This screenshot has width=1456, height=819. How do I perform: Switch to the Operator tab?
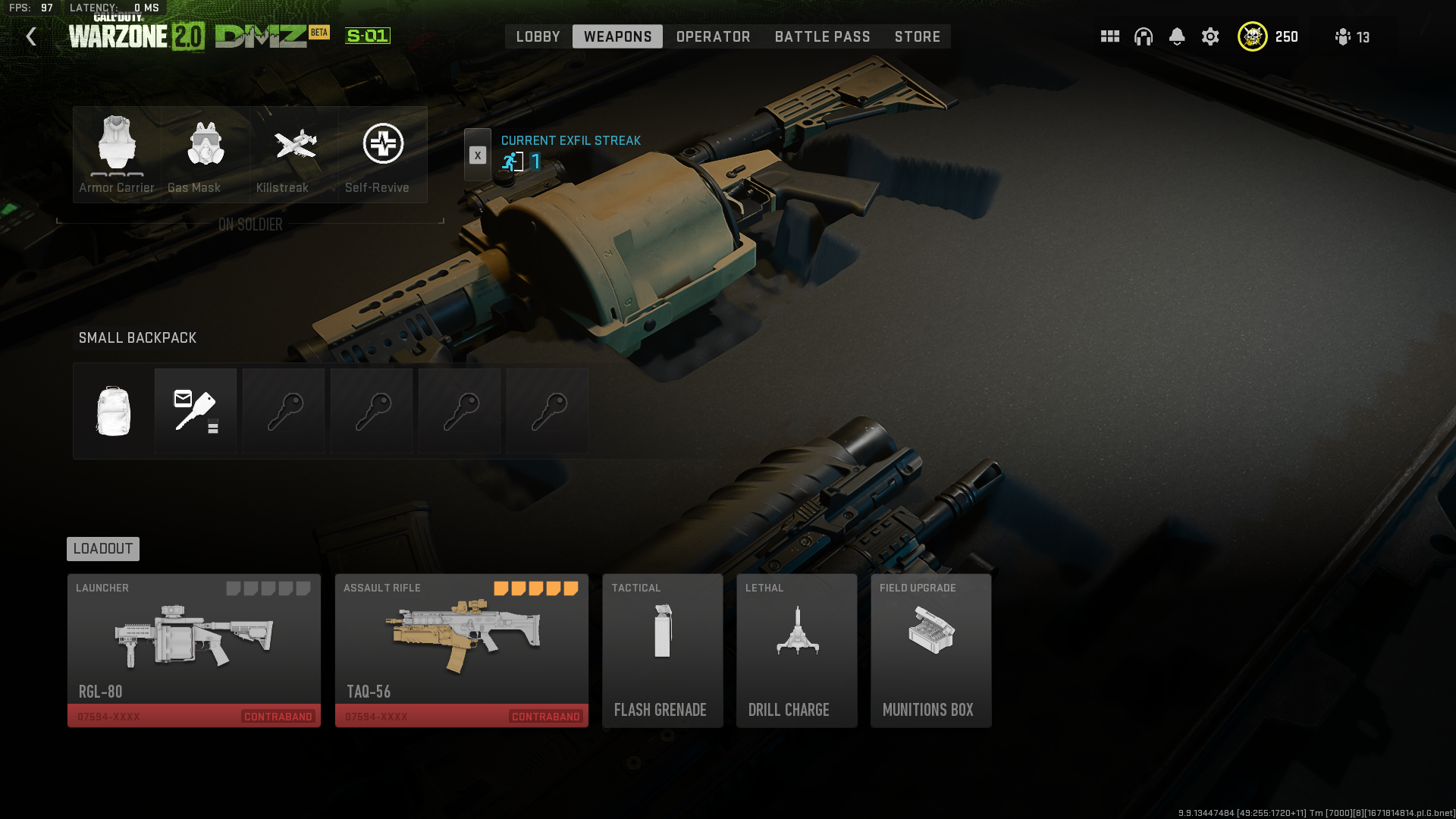(x=712, y=36)
